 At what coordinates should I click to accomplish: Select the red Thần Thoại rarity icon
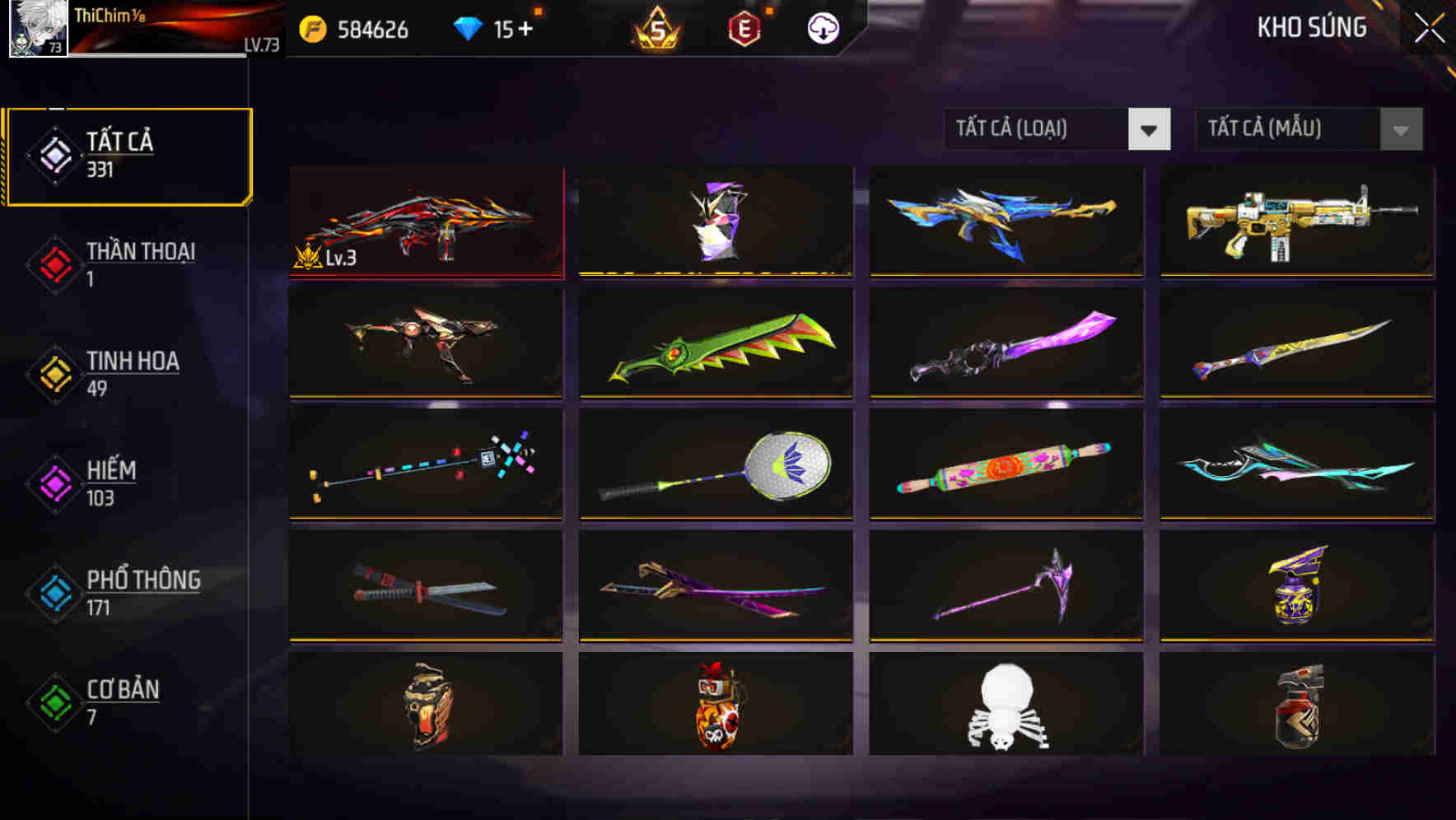click(x=54, y=265)
